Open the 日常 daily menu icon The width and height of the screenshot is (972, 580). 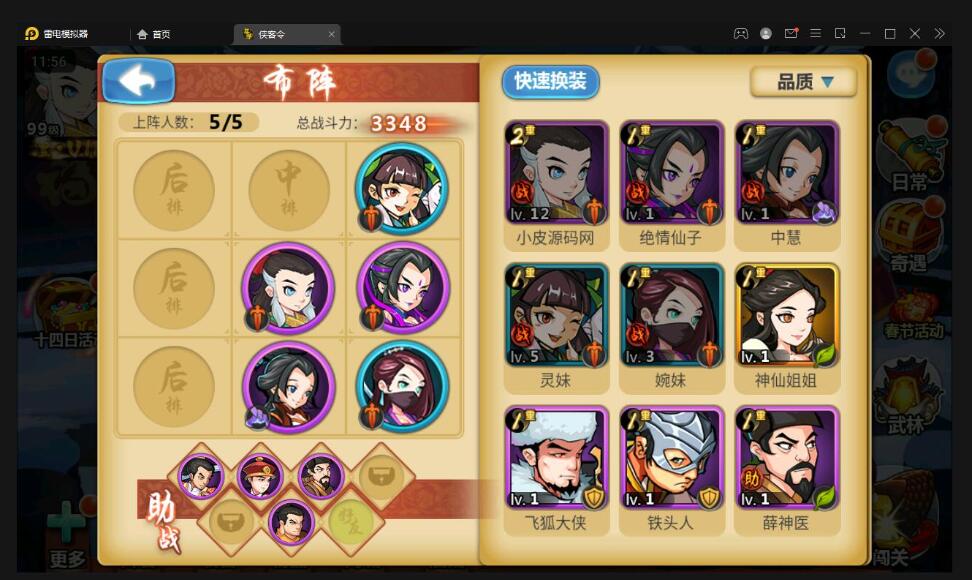[x=909, y=157]
